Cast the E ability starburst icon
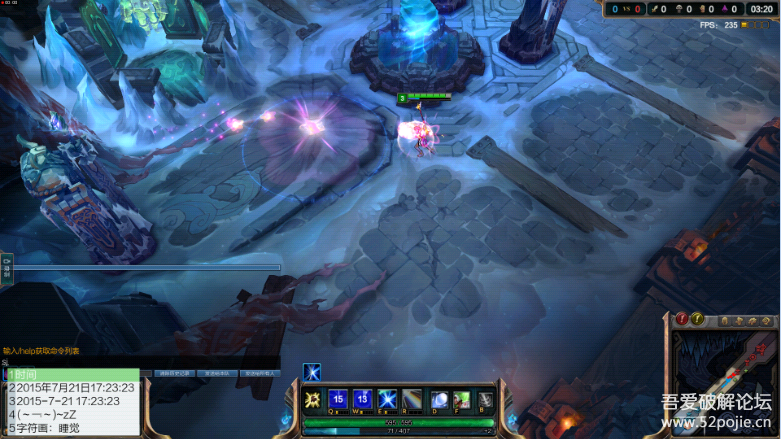This screenshot has height=439, width=781. [x=388, y=399]
